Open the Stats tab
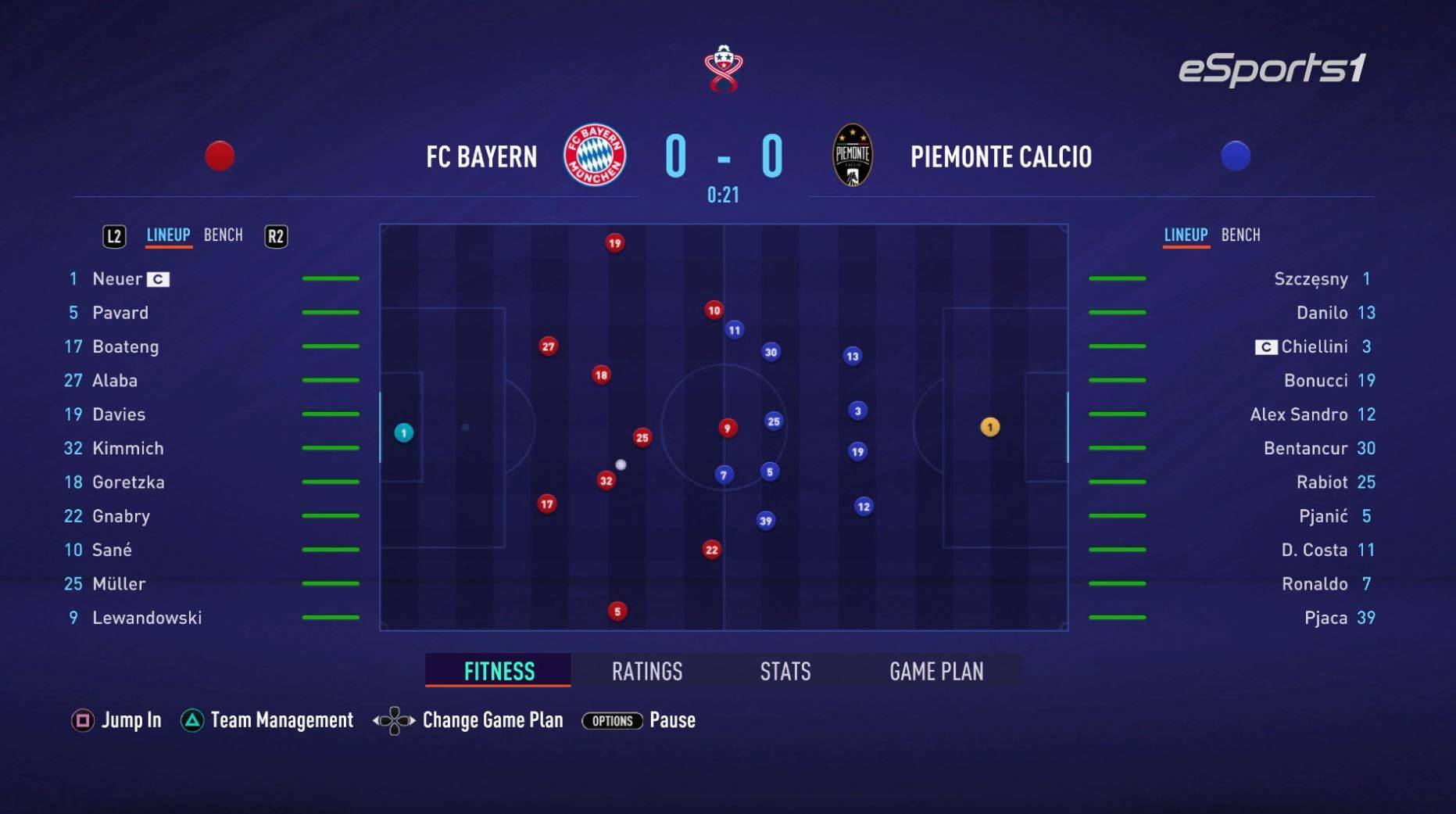This screenshot has height=814, width=1456. (x=785, y=671)
